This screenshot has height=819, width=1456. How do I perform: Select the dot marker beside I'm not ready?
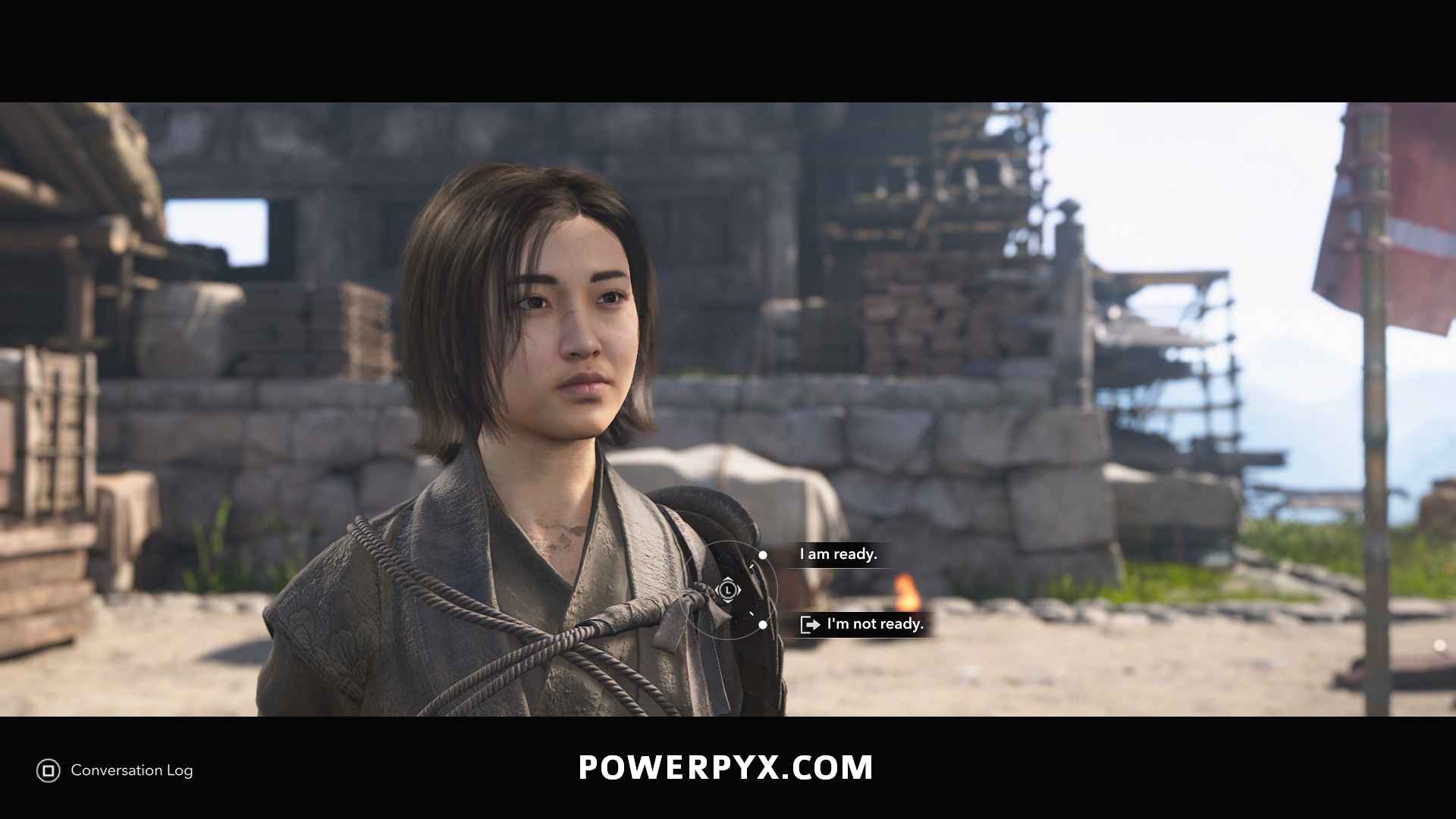(763, 625)
